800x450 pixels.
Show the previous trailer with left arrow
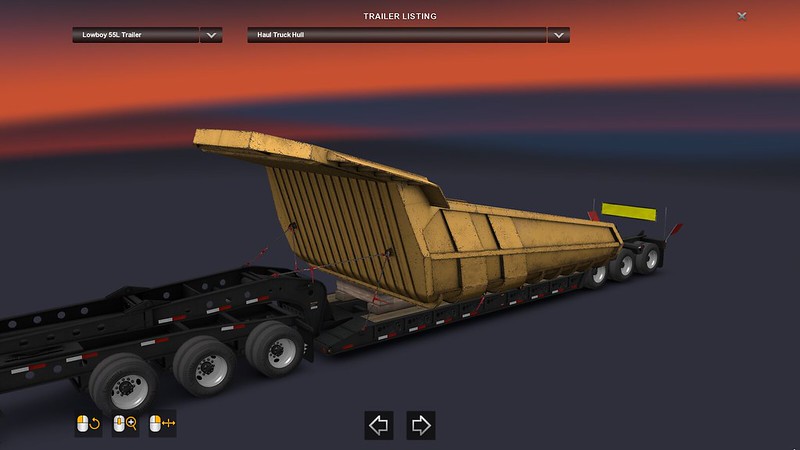click(380, 424)
